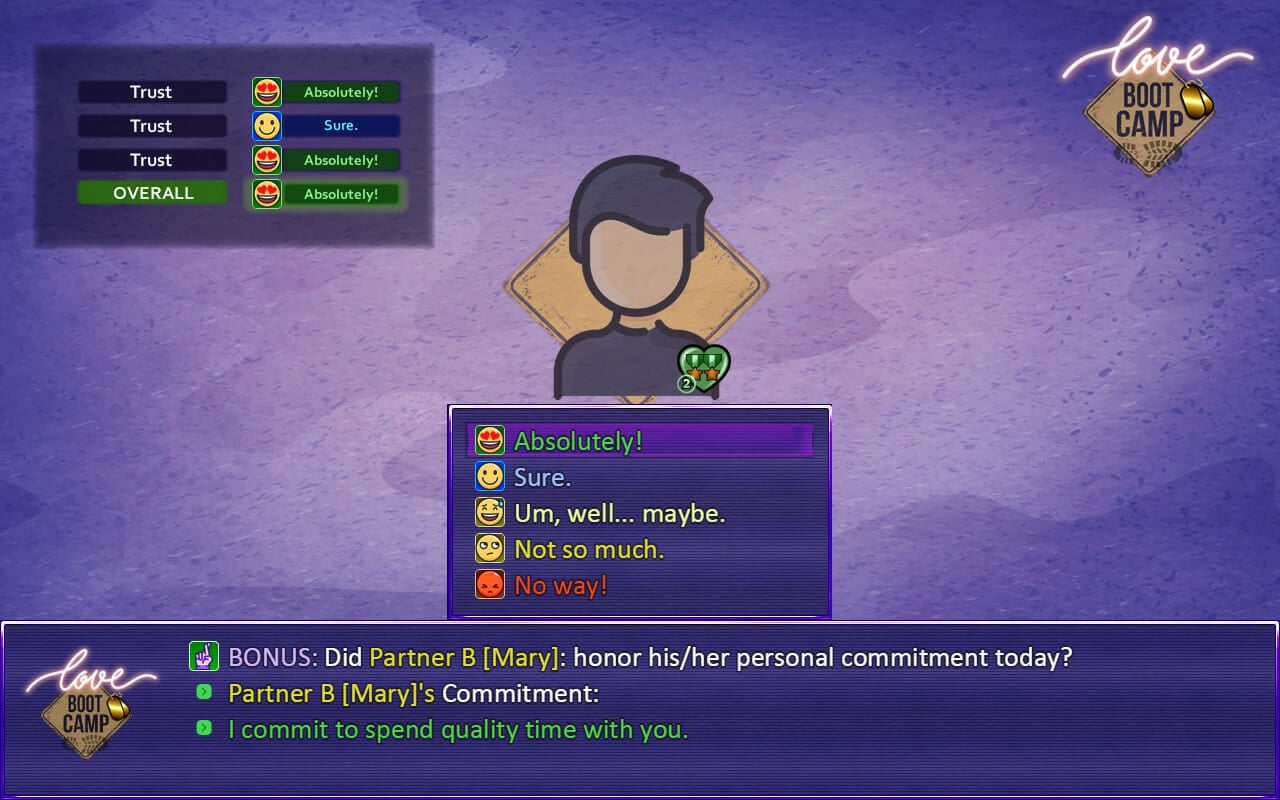This screenshot has width=1280, height=800.
Task: Click the green heart badge on the character
Action: [x=706, y=366]
